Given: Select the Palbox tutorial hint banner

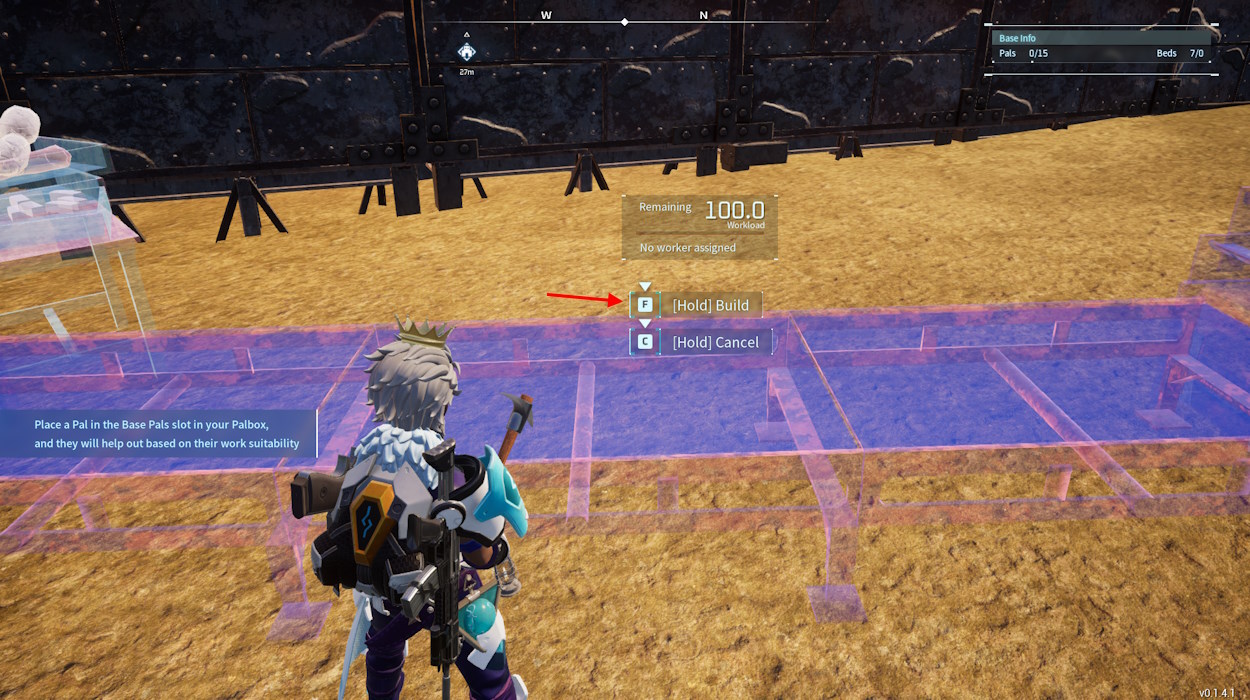Looking at the screenshot, I should pyautogui.click(x=160, y=434).
